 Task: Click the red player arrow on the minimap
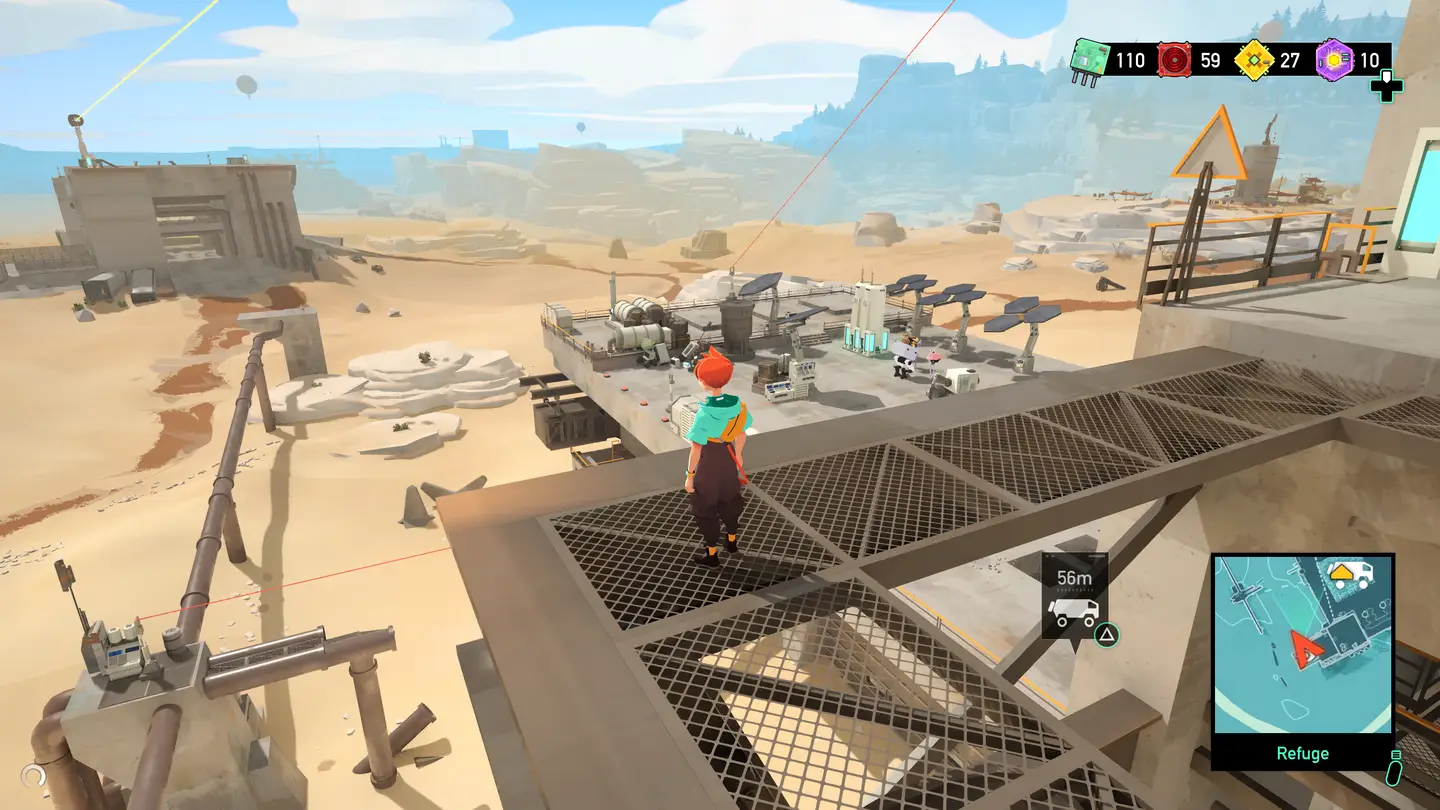coord(1306,648)
